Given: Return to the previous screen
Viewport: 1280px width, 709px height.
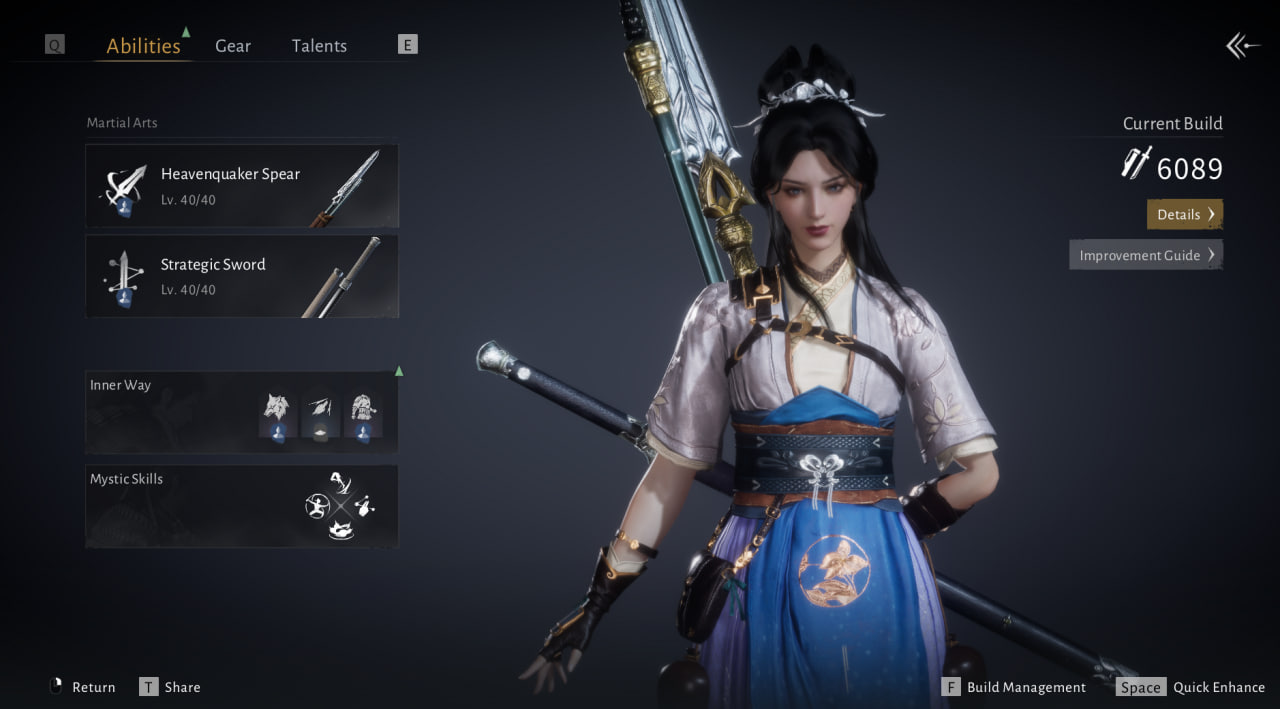Looking at the screenshot, I should 83,687.
